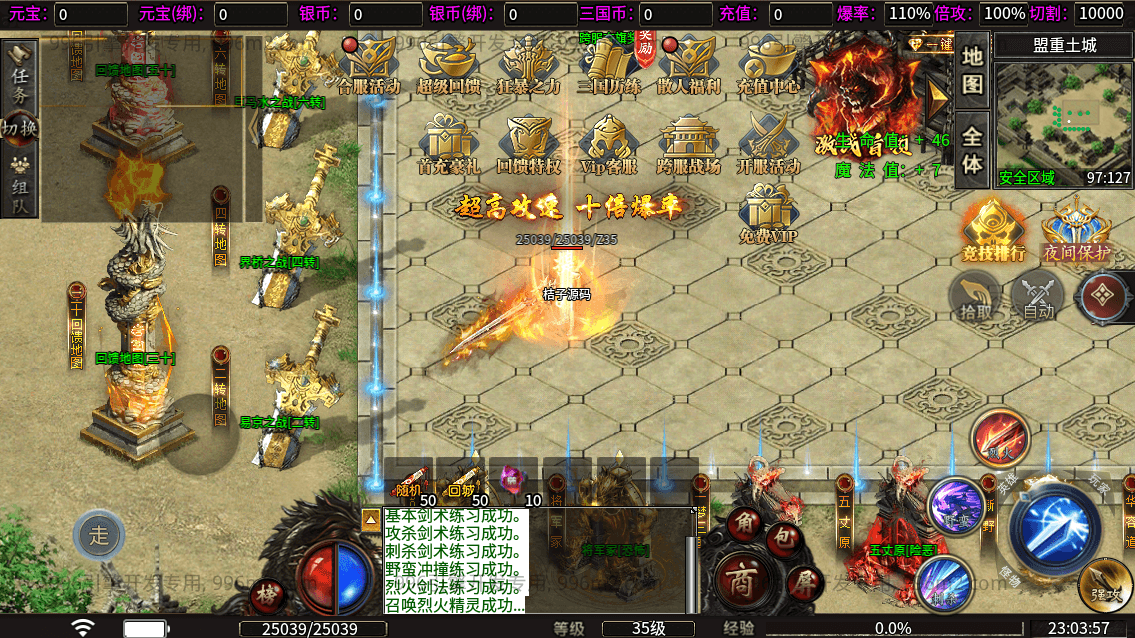The image size is (1135, 638).
Task: Open the 充值中心 recharge center
Action: [768, 66]
